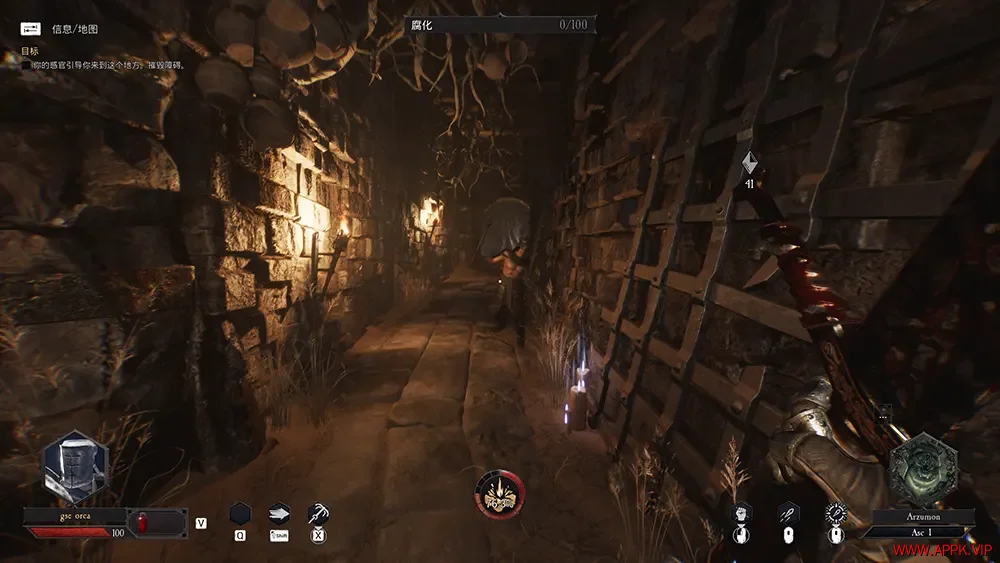Activate the fist attack skill icon
The width and height of the screenshot is (1000, 563).
point(741,514)
